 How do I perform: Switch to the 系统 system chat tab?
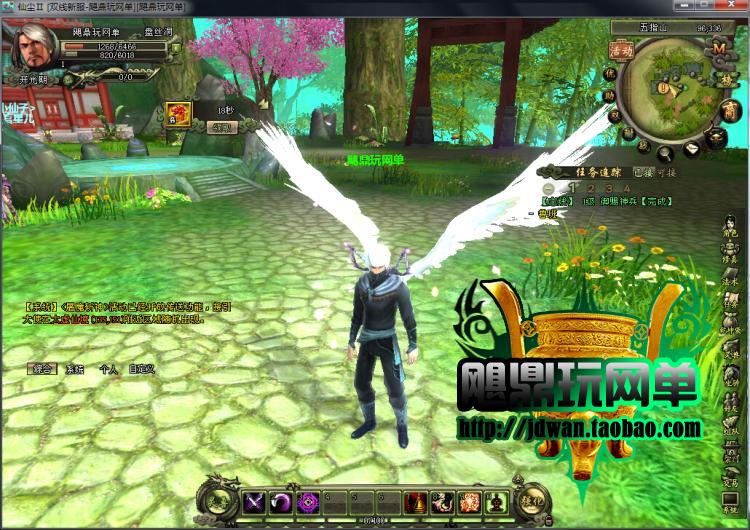click(x=75, y=369)
